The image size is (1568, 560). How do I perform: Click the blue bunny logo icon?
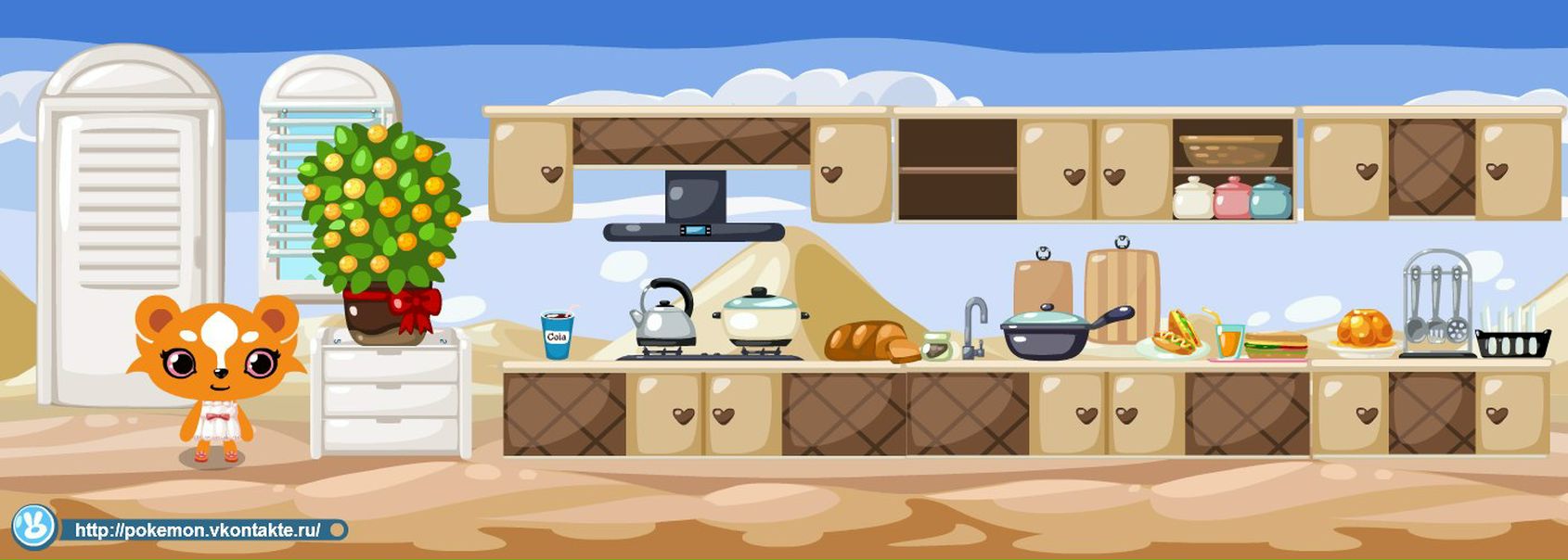[x=34, y=527]
